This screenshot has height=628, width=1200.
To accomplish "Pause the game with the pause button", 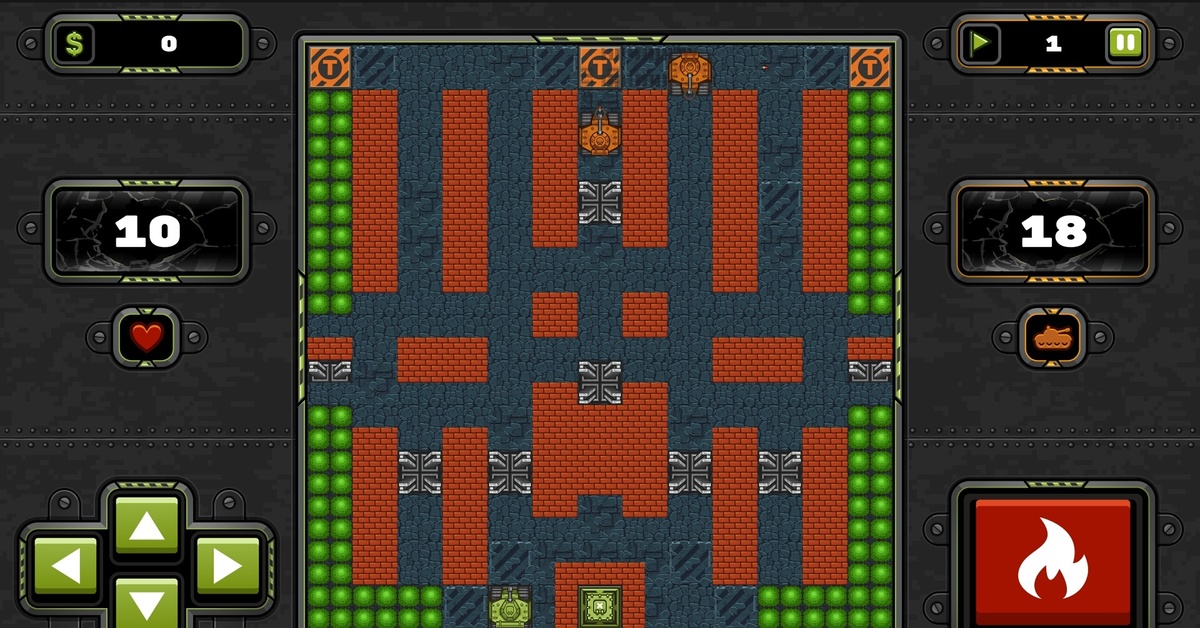I will [x=1124, y=43].
